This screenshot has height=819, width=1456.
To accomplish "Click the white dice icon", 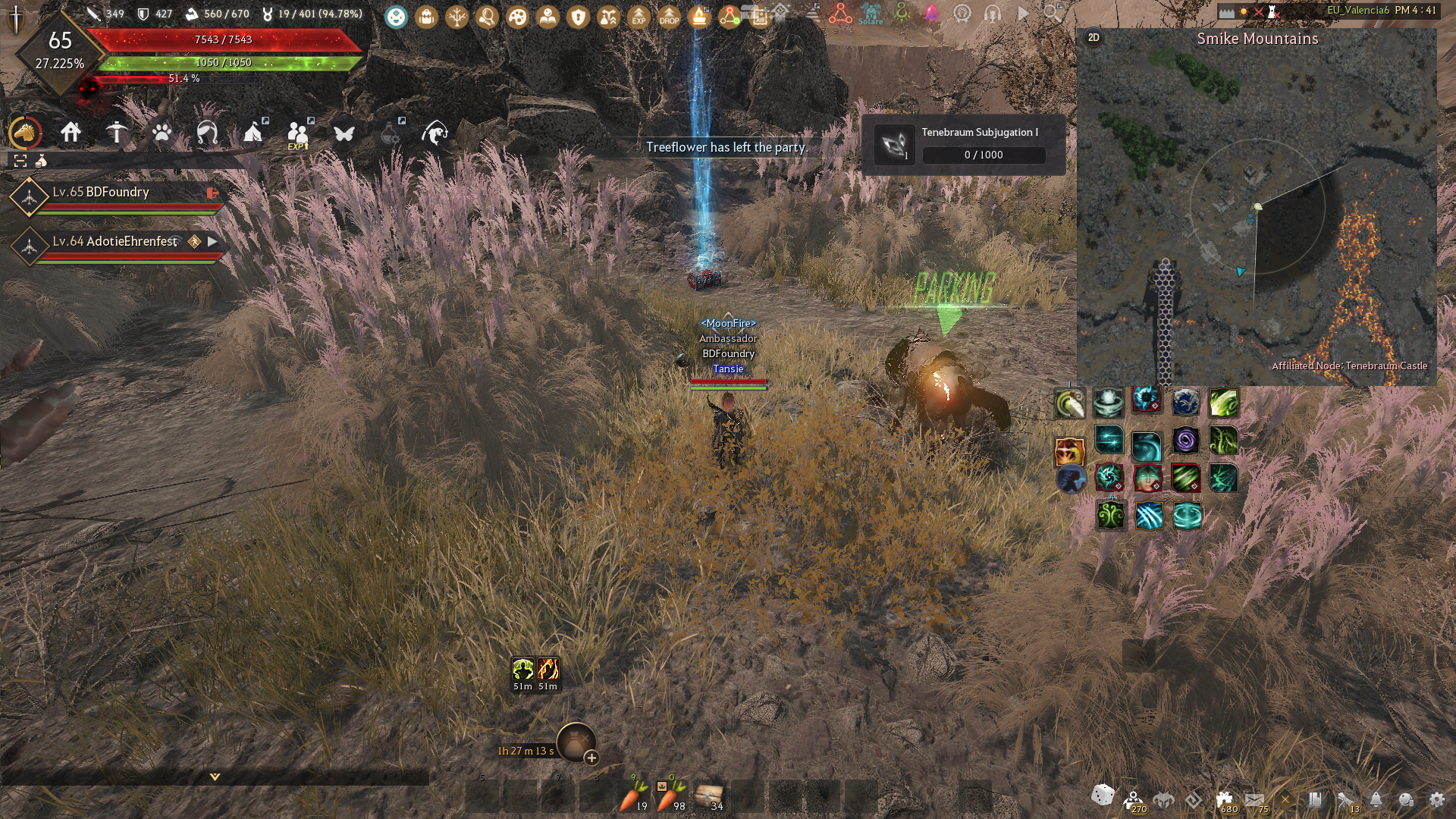I will point(1103,795).
